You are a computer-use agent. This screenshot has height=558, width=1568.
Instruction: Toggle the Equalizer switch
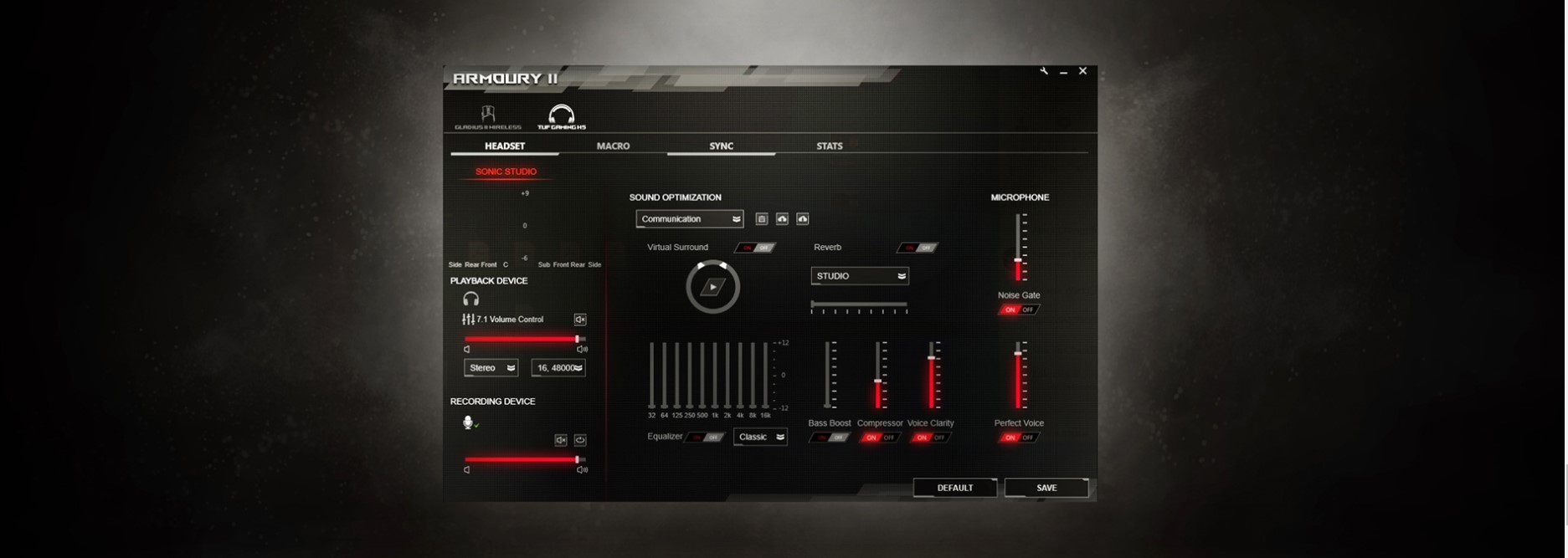pyautogui.click(x=705, y=438)
